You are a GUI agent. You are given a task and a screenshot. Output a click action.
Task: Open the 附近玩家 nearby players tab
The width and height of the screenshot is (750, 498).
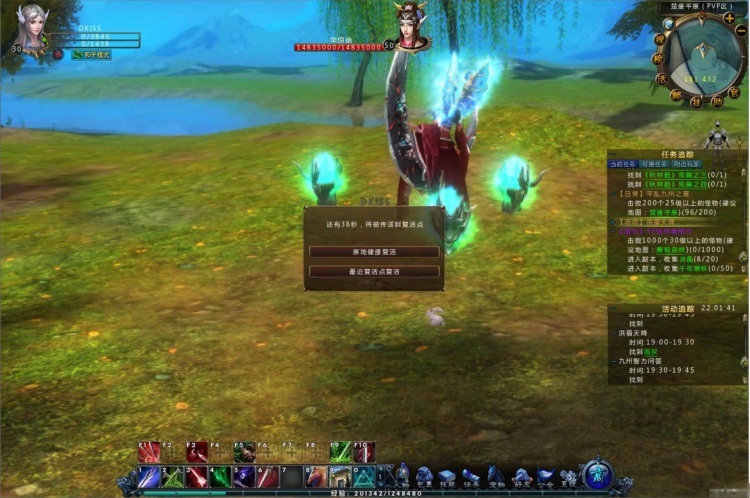pyautogui.click(x=686, y=163)
